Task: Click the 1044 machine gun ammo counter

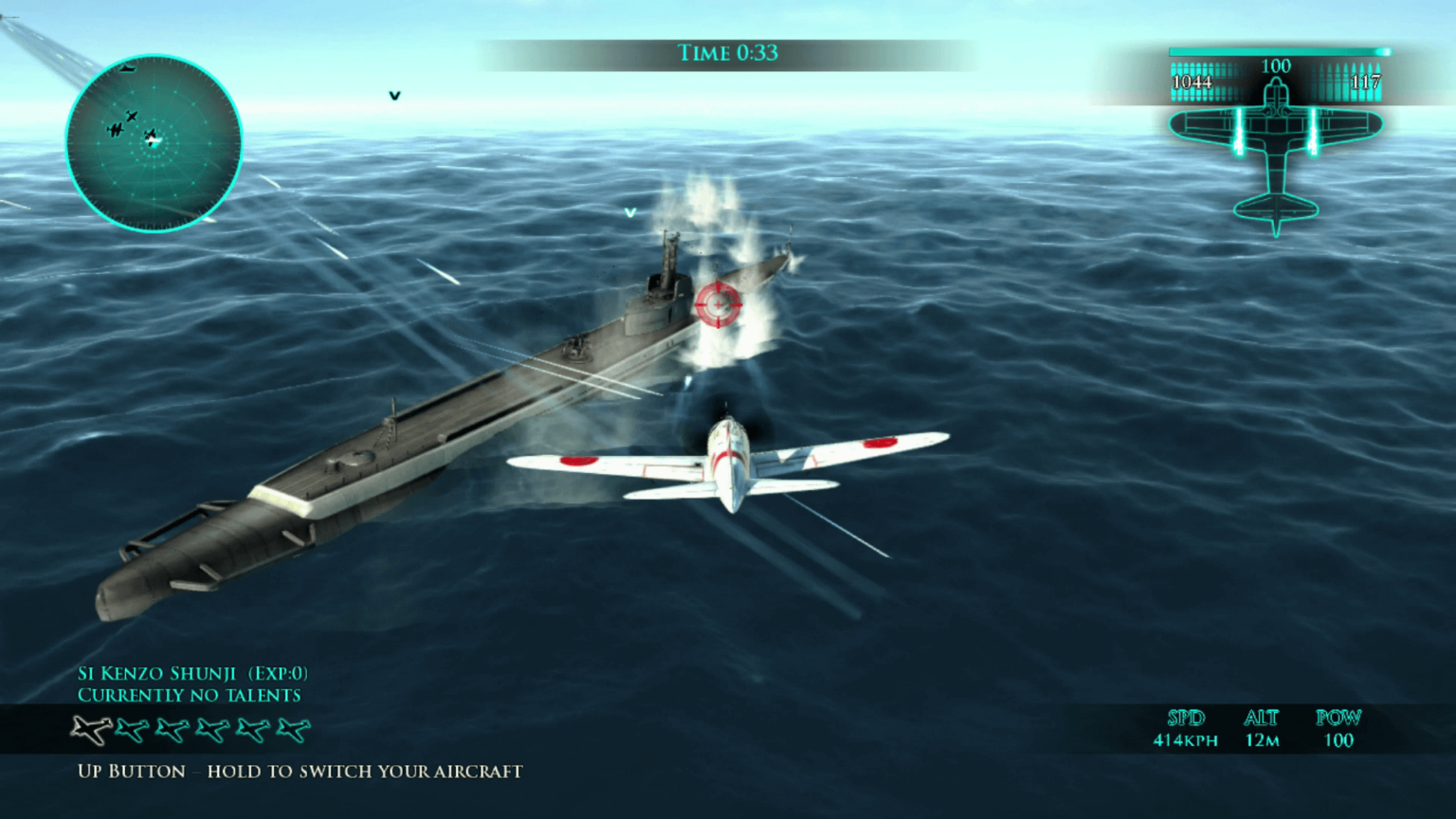Action: click(x=1192, y=83)
